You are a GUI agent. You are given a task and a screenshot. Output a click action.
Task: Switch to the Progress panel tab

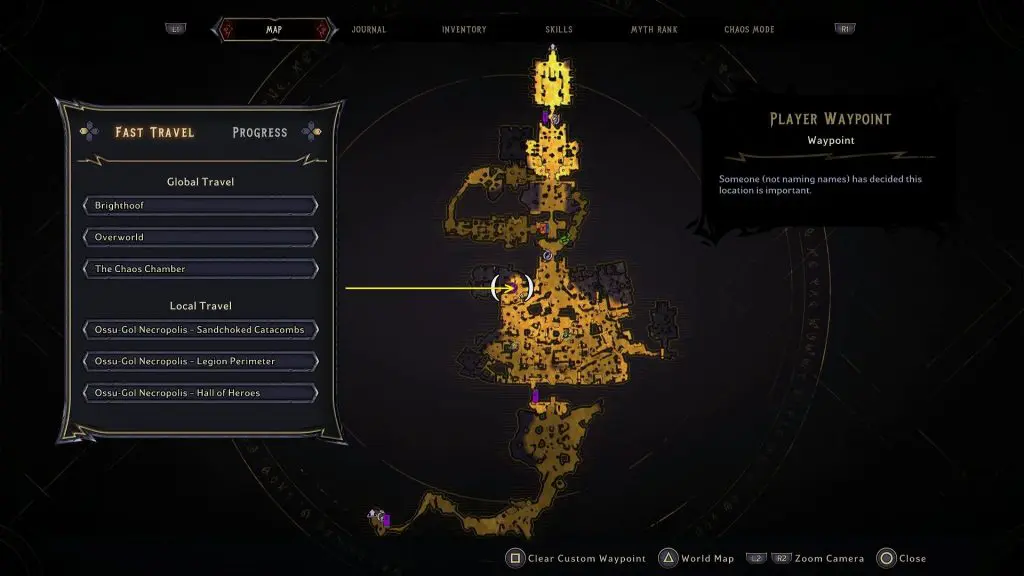pyautogui.click(x=259, y=132)
